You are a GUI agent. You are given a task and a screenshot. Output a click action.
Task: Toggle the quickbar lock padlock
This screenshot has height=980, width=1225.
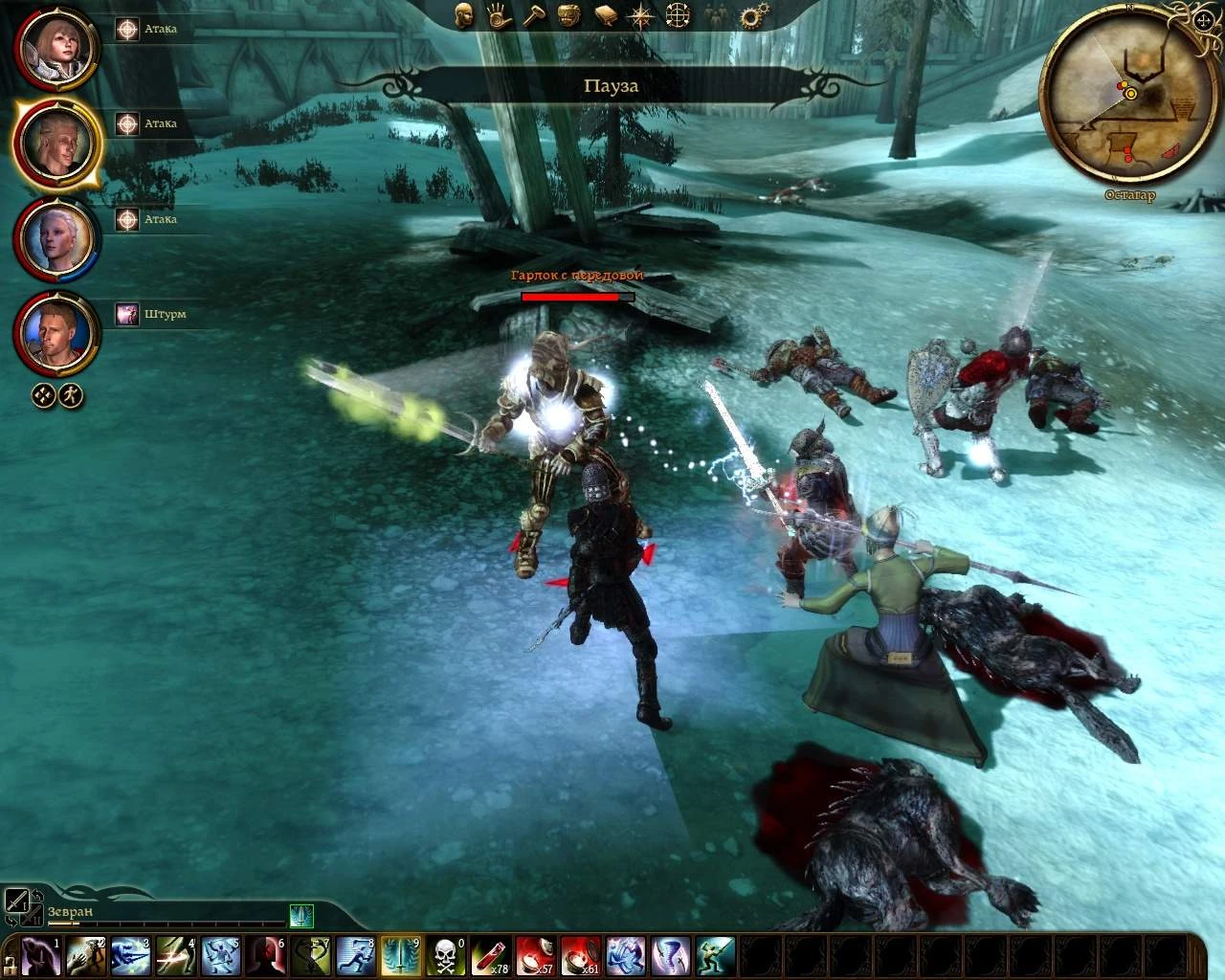pos(9,967)
